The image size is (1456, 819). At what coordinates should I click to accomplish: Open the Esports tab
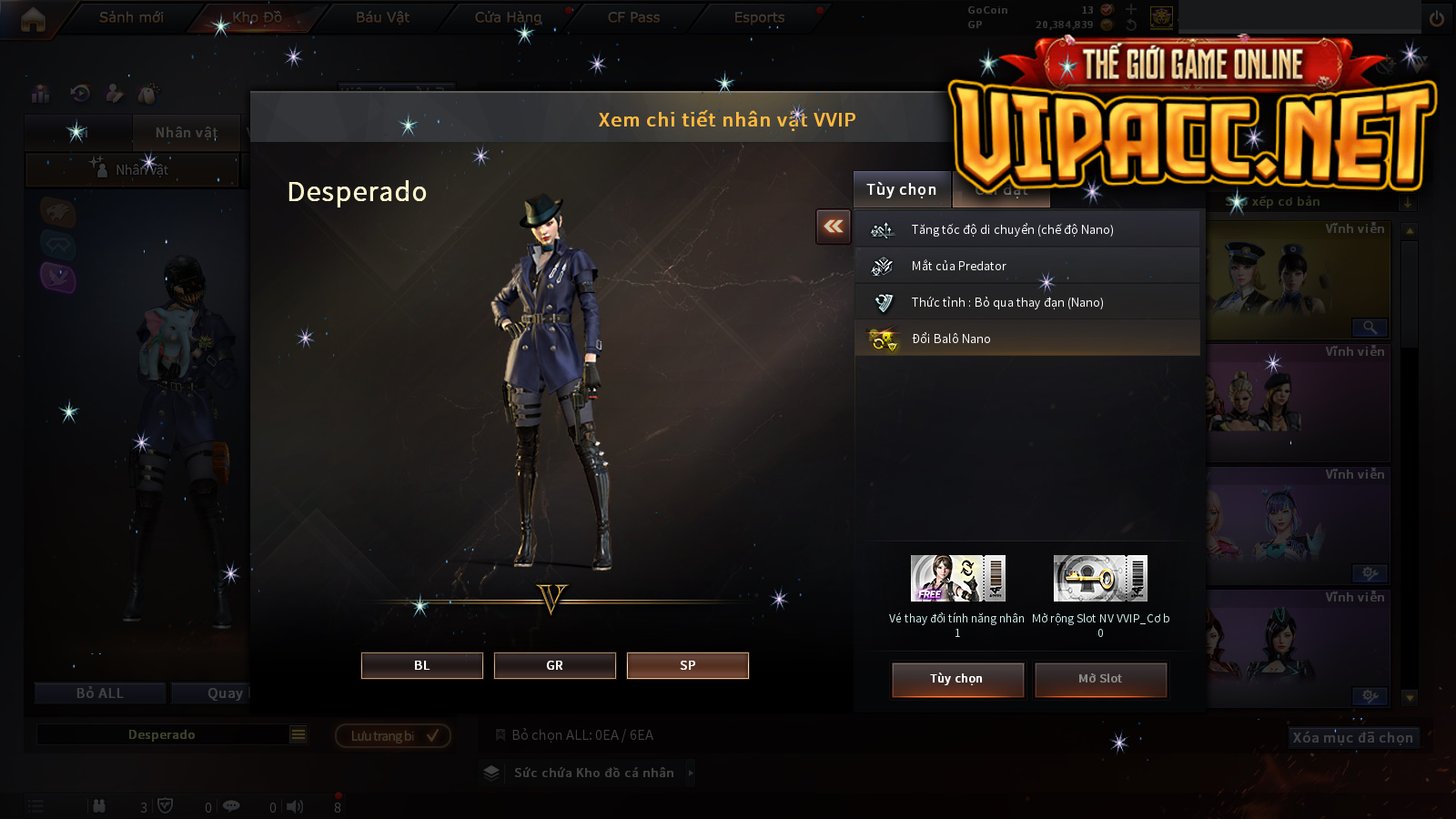[759, 17]
